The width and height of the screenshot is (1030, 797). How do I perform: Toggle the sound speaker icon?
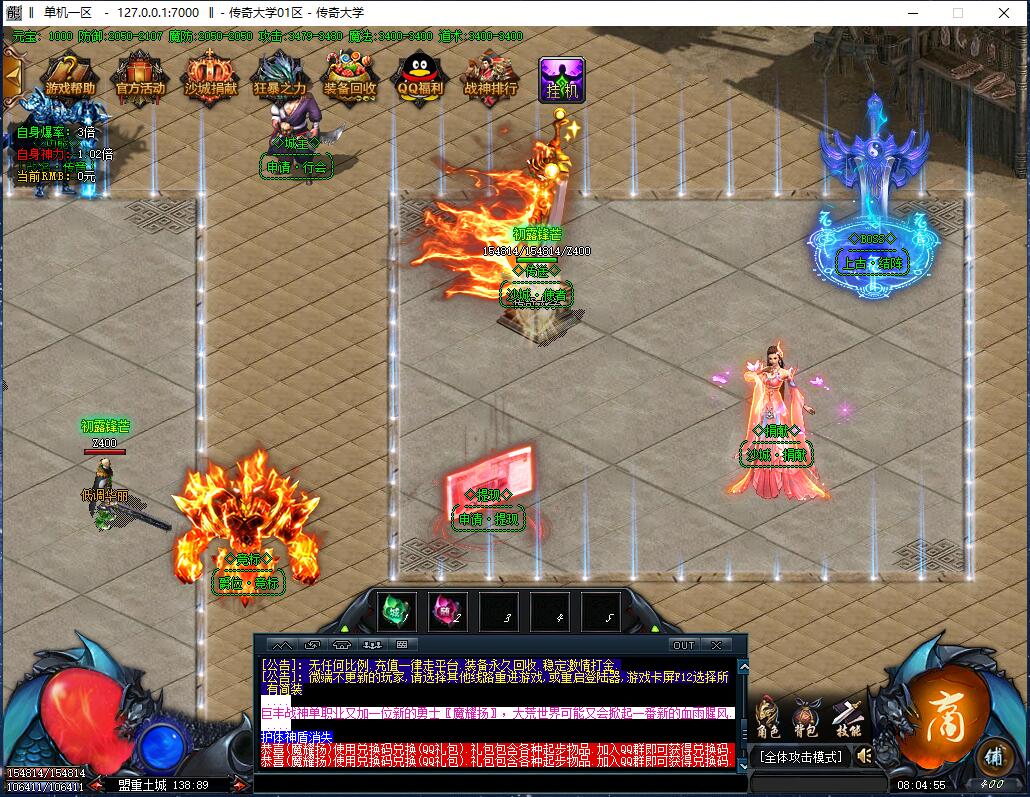tap(864, 756)
